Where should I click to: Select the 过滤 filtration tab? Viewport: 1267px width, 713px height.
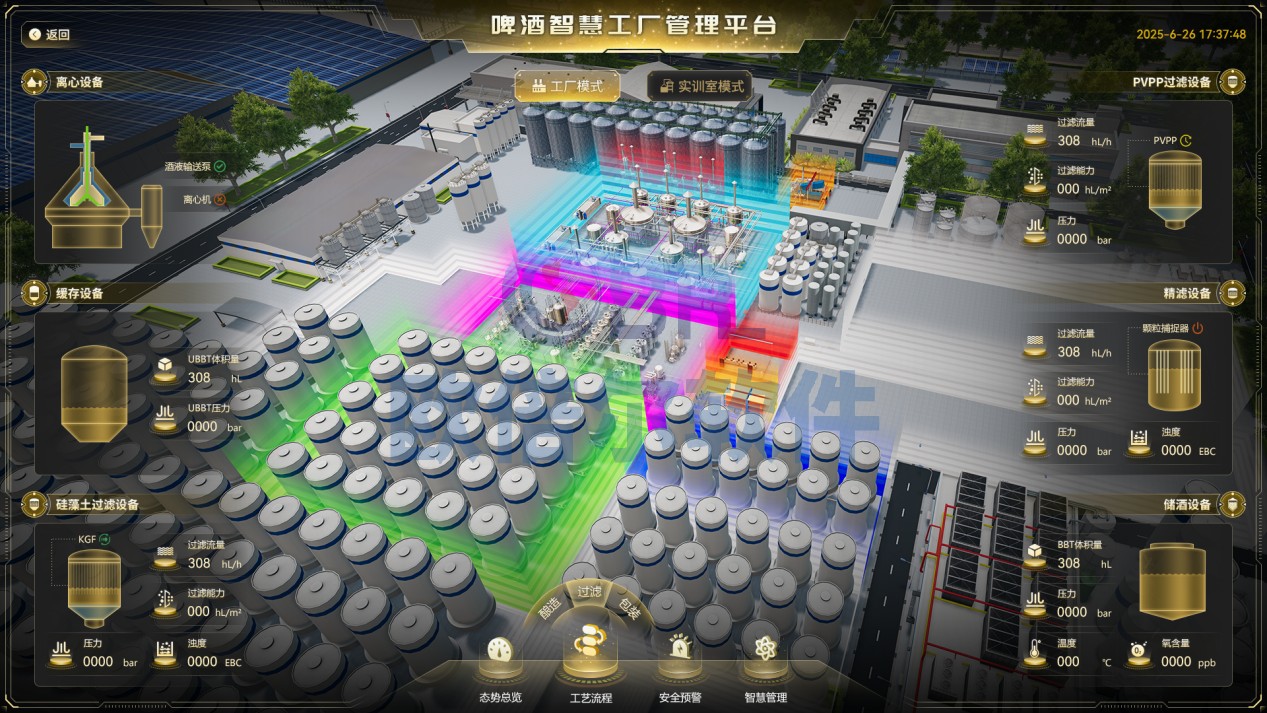coord(589,592)
